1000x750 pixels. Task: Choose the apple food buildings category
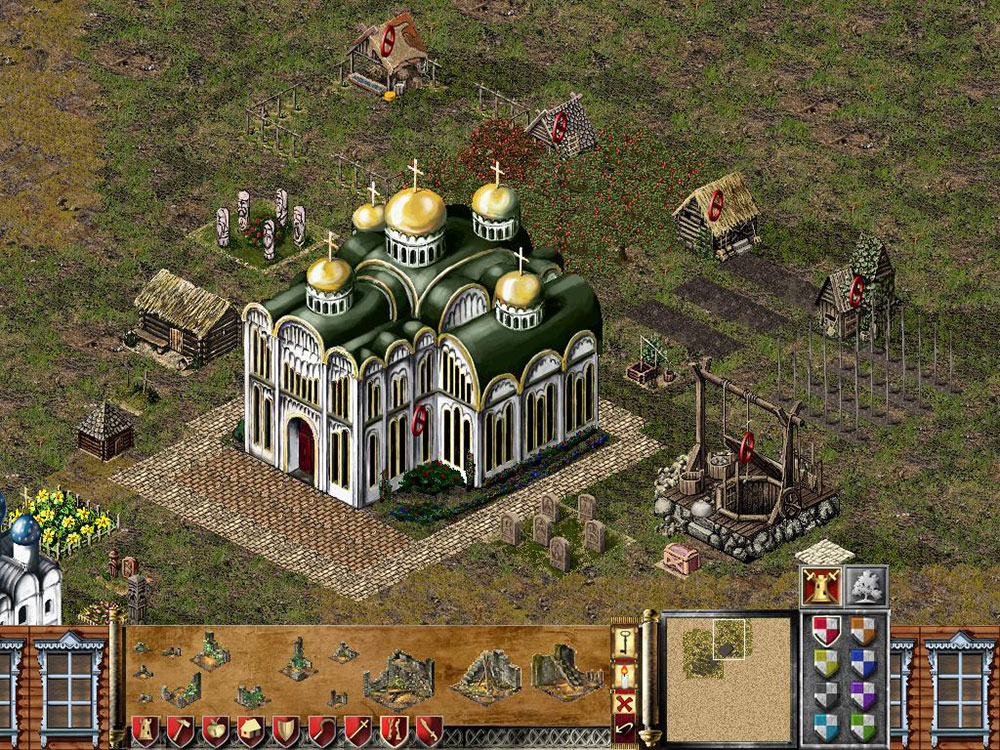click(x=216, y=731)
